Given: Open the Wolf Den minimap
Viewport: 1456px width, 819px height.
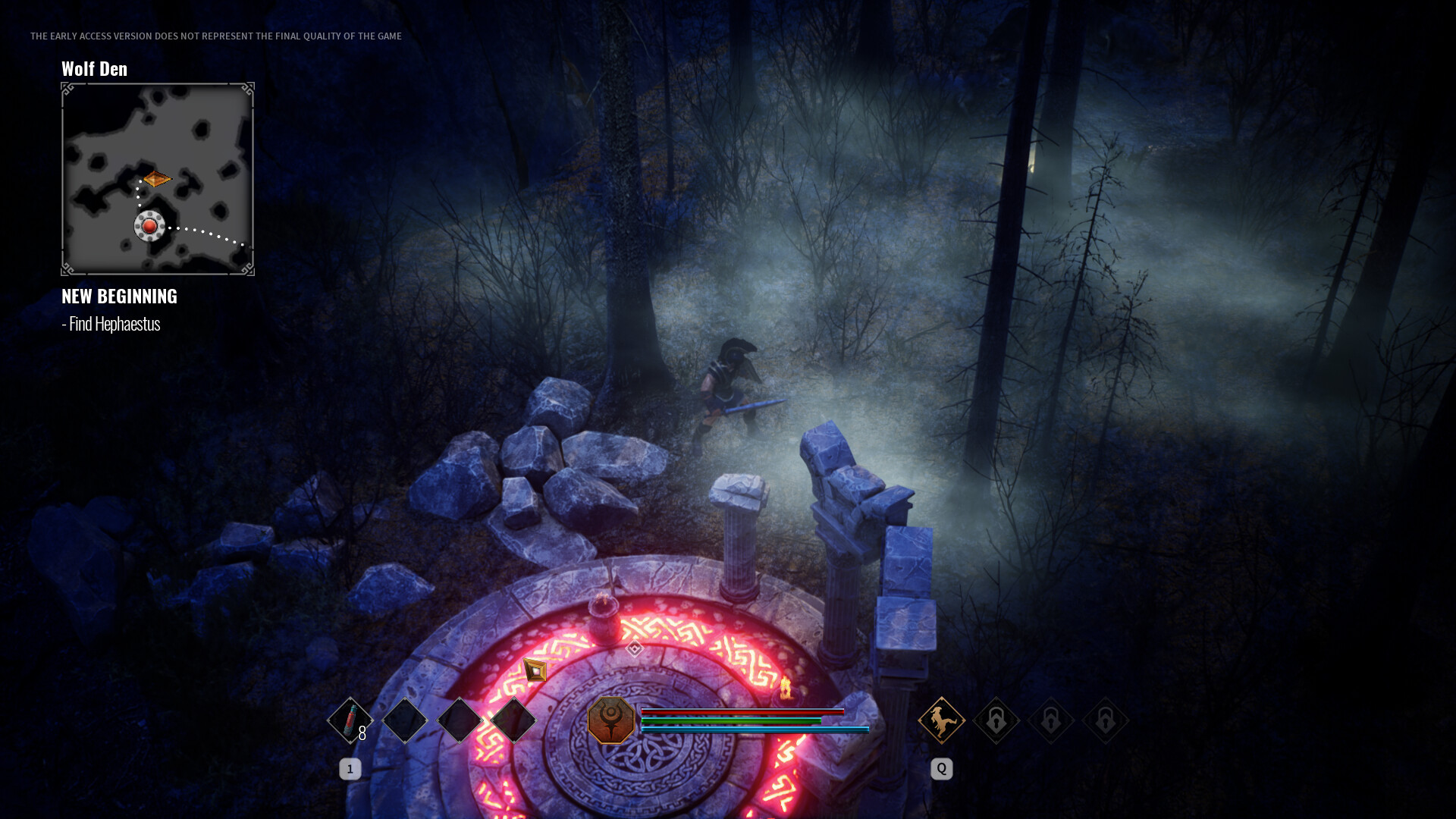Looking at the screenshot, I should [x=158, y=179].
